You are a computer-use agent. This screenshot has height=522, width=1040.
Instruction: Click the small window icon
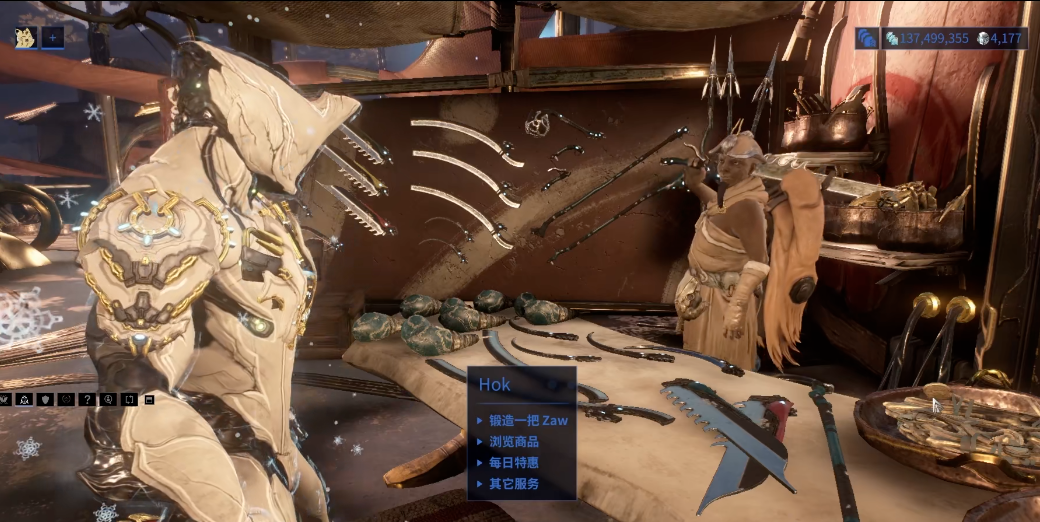point(149,399)
